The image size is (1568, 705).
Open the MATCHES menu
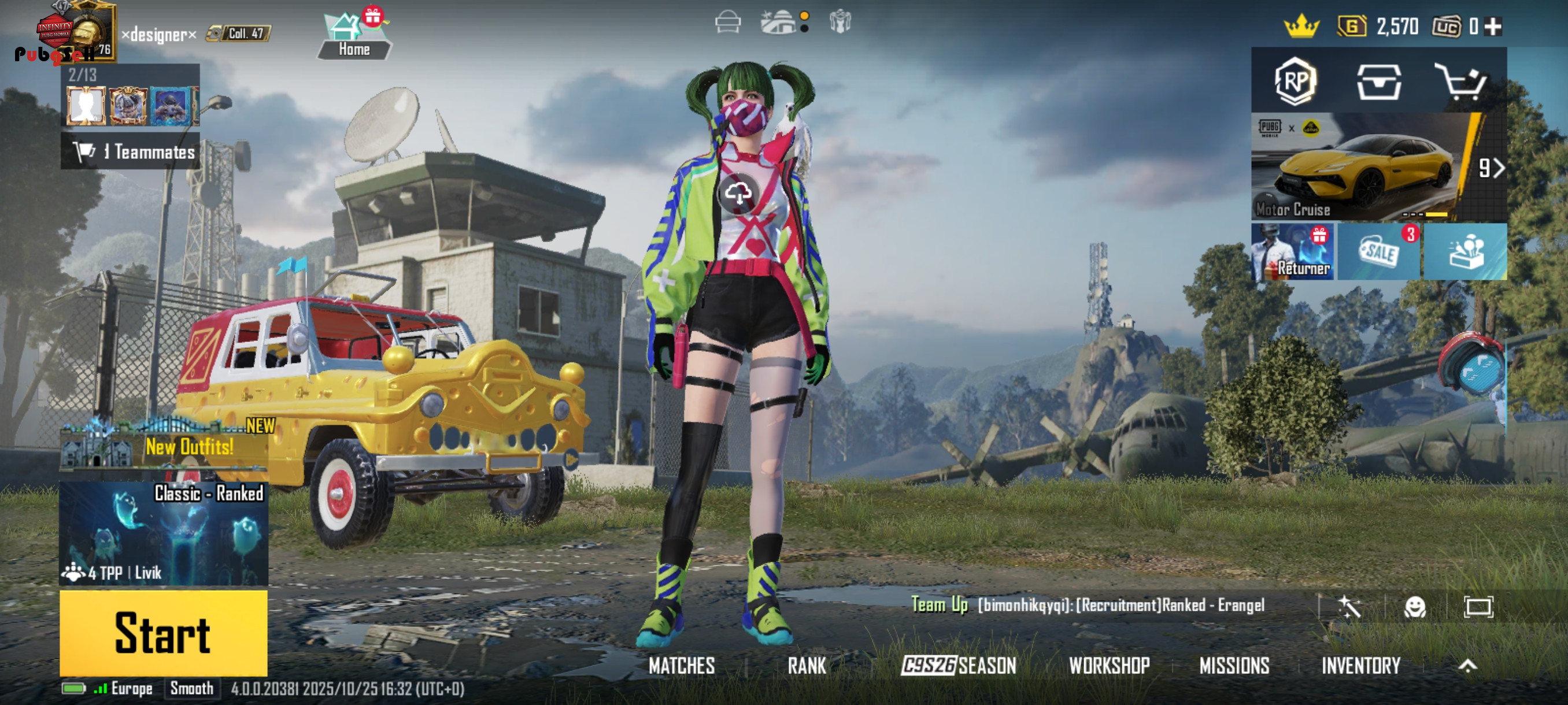click(x=681, y=666)
